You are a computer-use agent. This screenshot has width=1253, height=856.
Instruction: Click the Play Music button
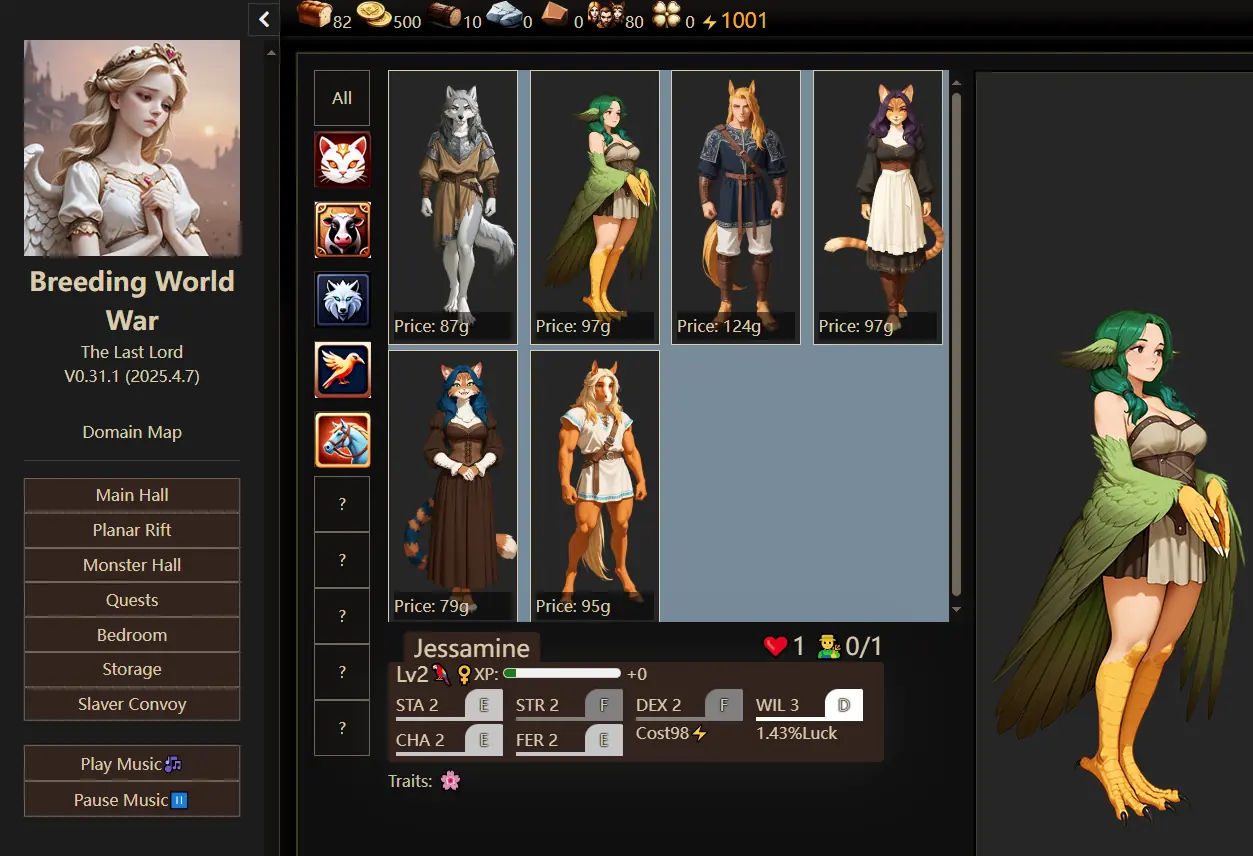[x=132, y=764]
